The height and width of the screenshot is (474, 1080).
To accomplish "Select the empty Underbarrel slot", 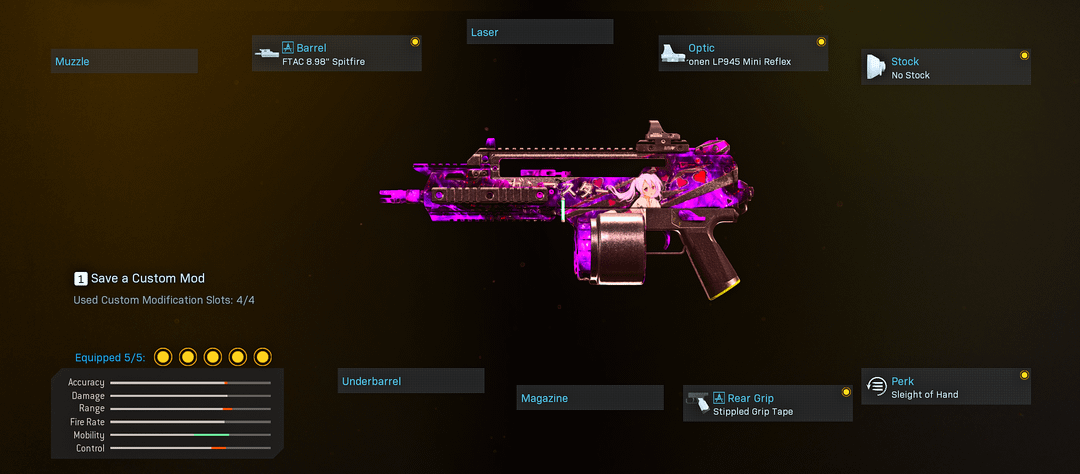I will (411, 381).
